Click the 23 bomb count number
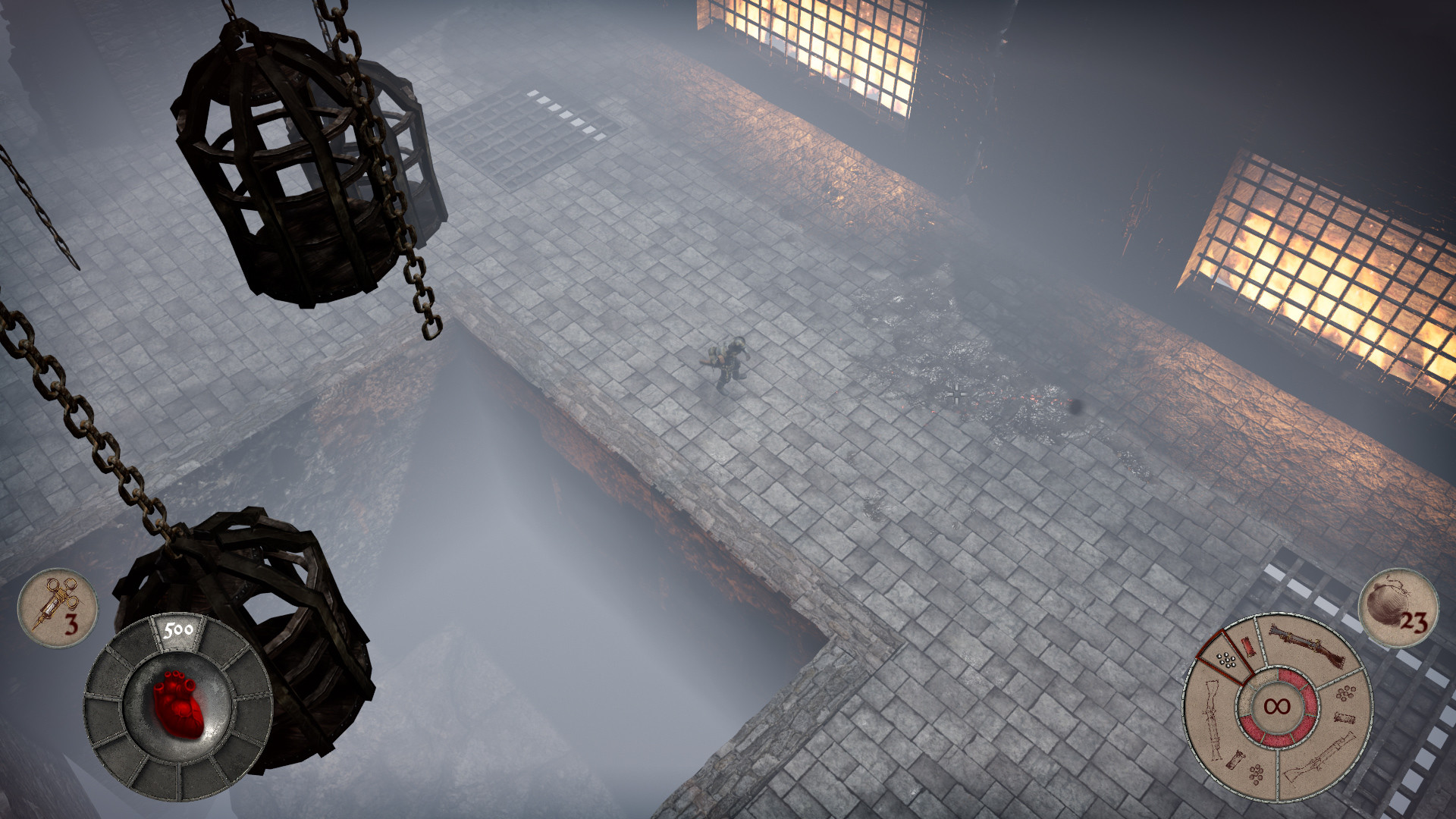 point(1415,622)
